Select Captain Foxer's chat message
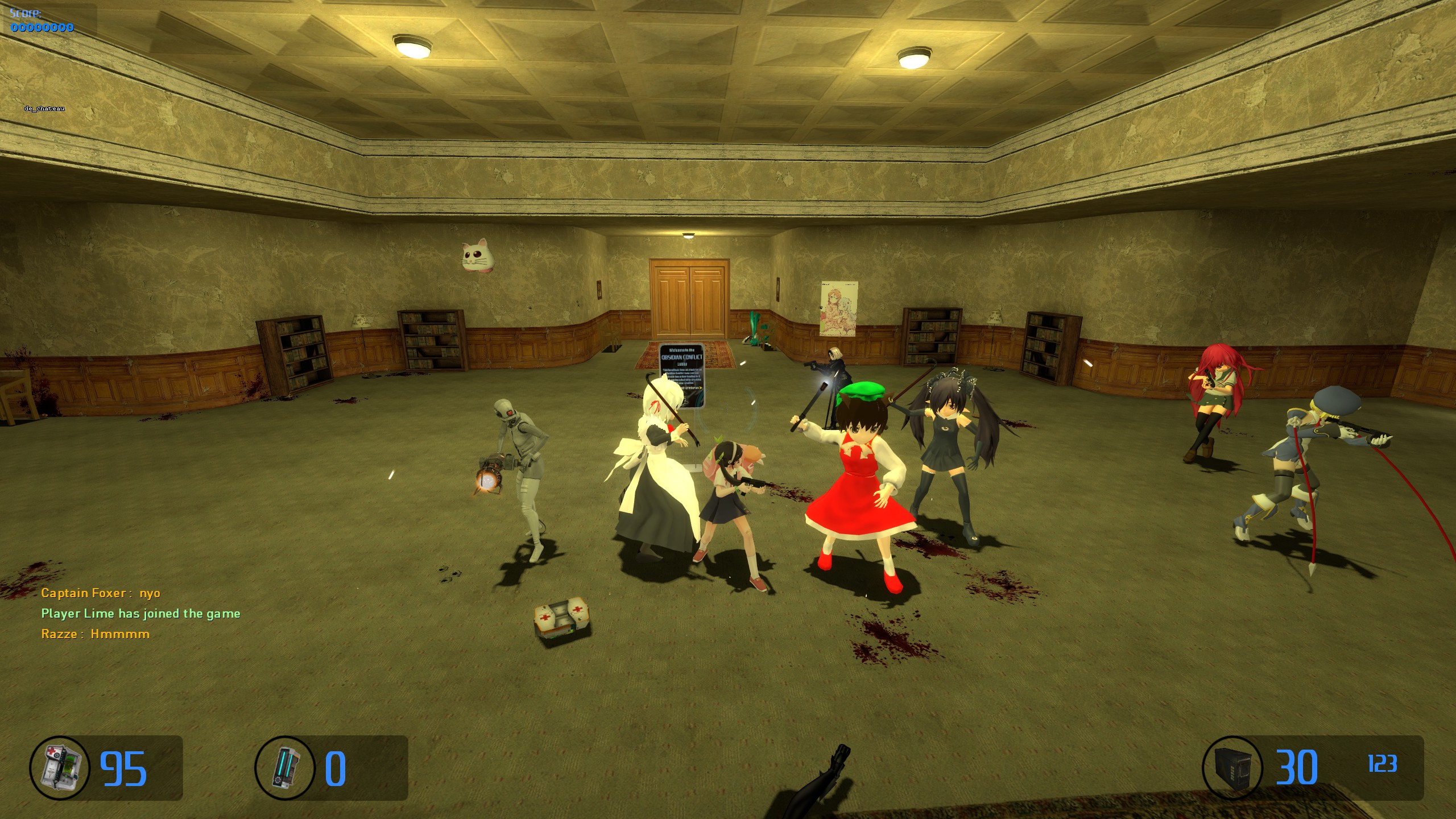Viewport: 1456px width, 819px height. coord(101,593)
